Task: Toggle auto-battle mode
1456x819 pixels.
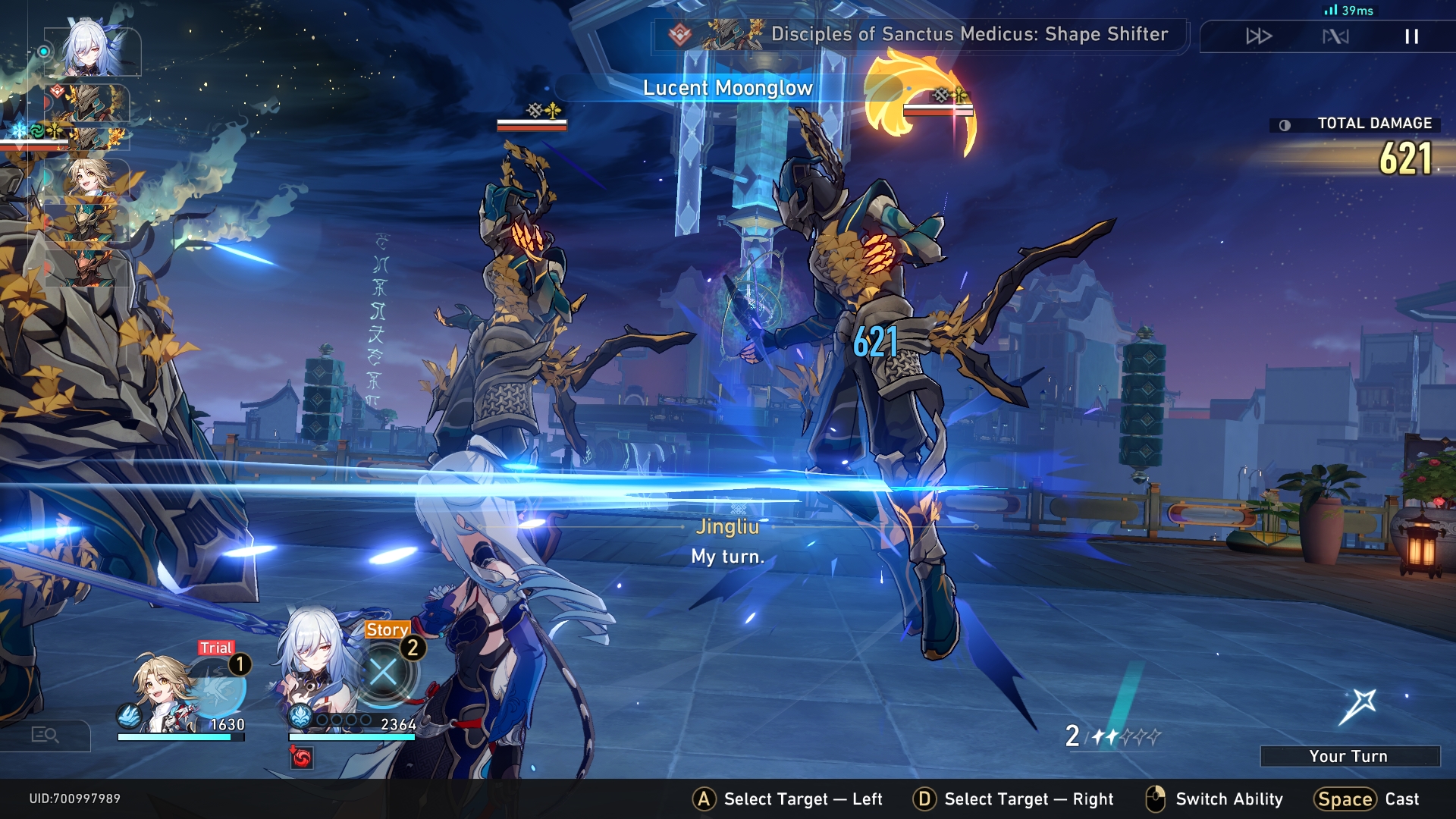Action: tap(1335, 36)
